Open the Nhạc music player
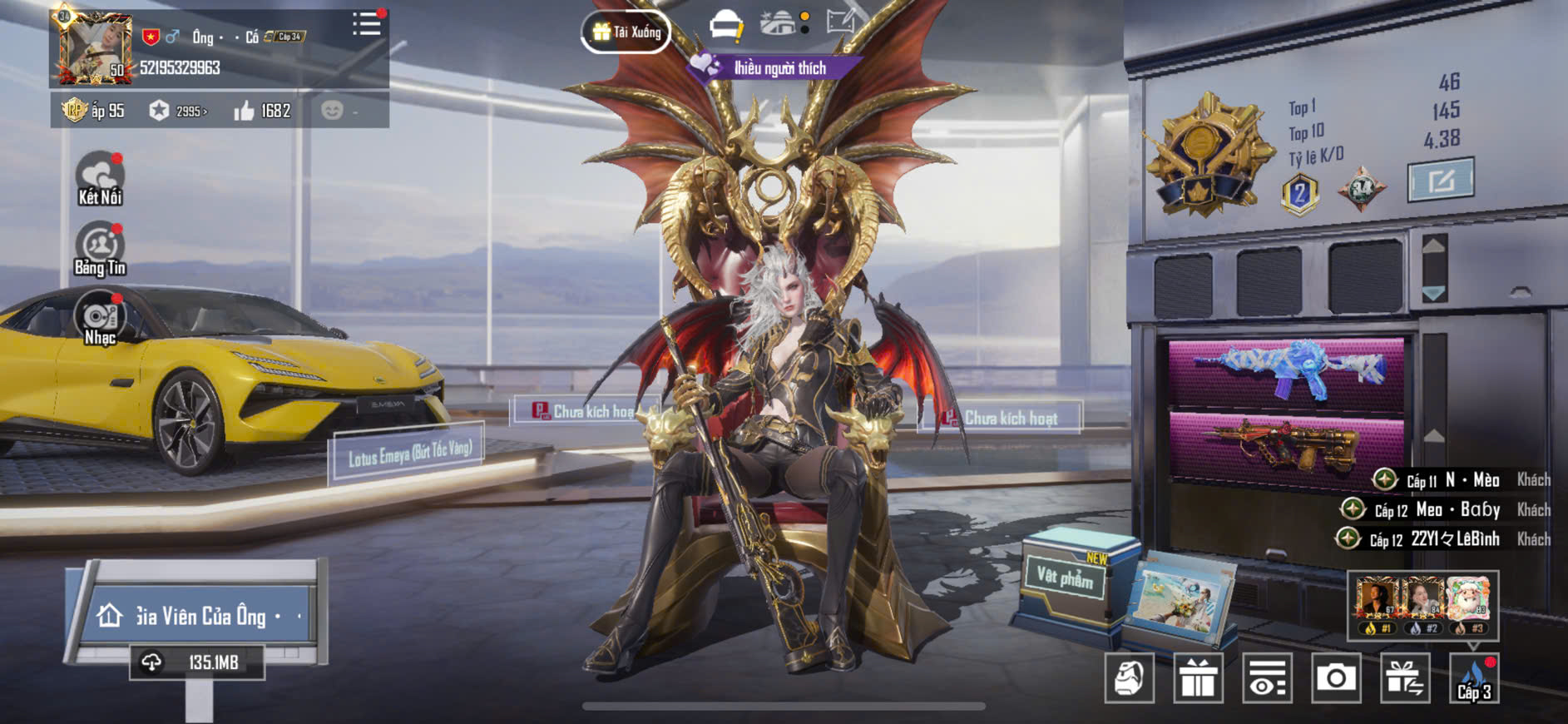Viewport: 1568px width, 724px height. point(100,318)
